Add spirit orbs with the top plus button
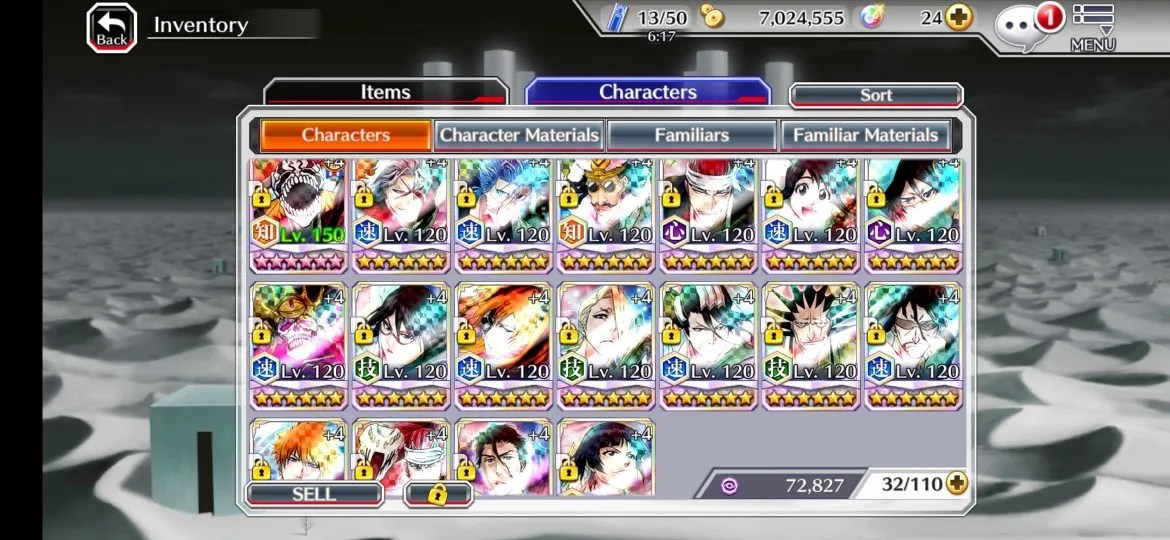Image resolution: width=1170 pixels, height=540 pixels. tap(959, 18)
